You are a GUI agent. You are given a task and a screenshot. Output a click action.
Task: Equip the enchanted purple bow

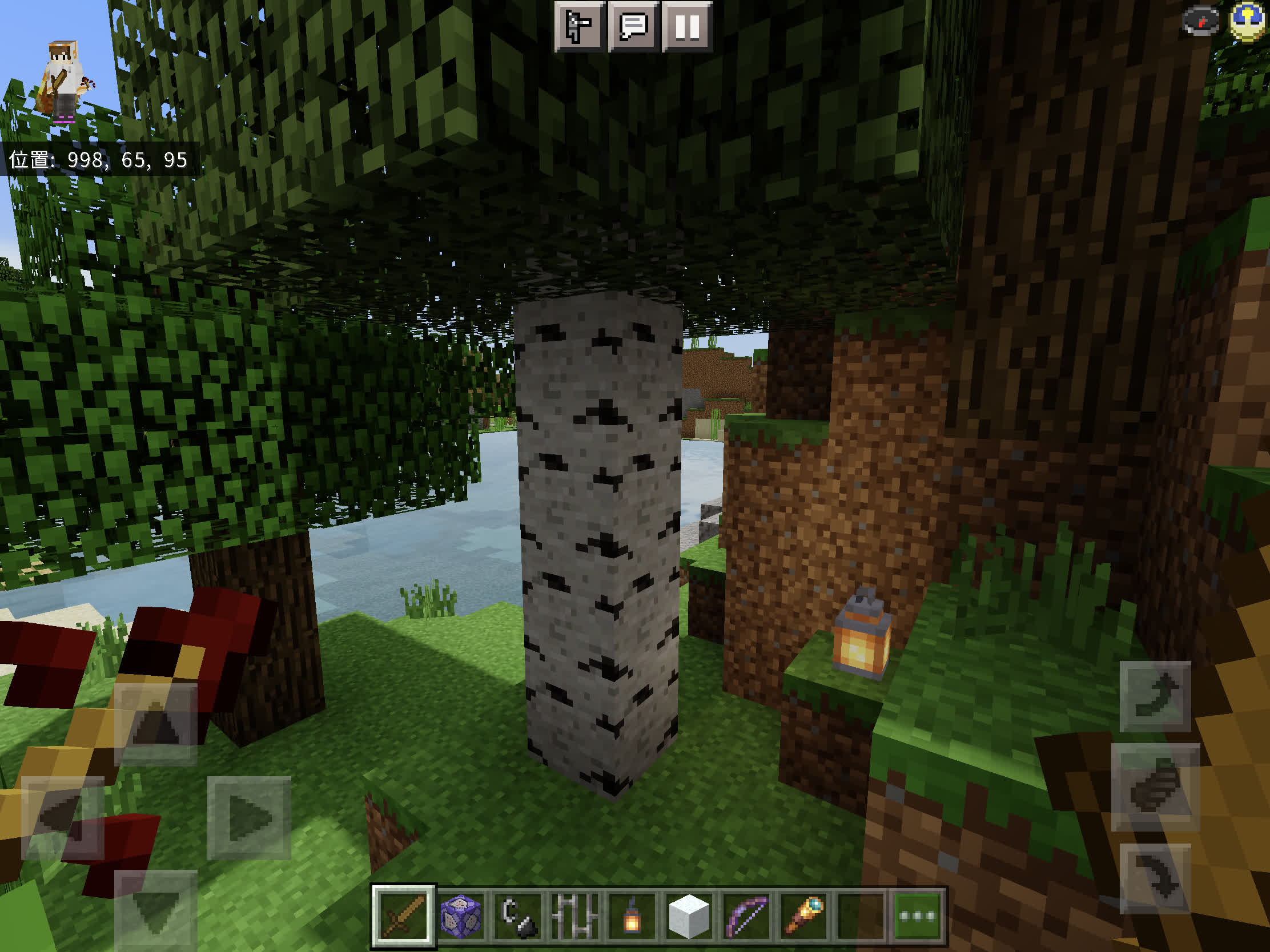tap(746, 916)
